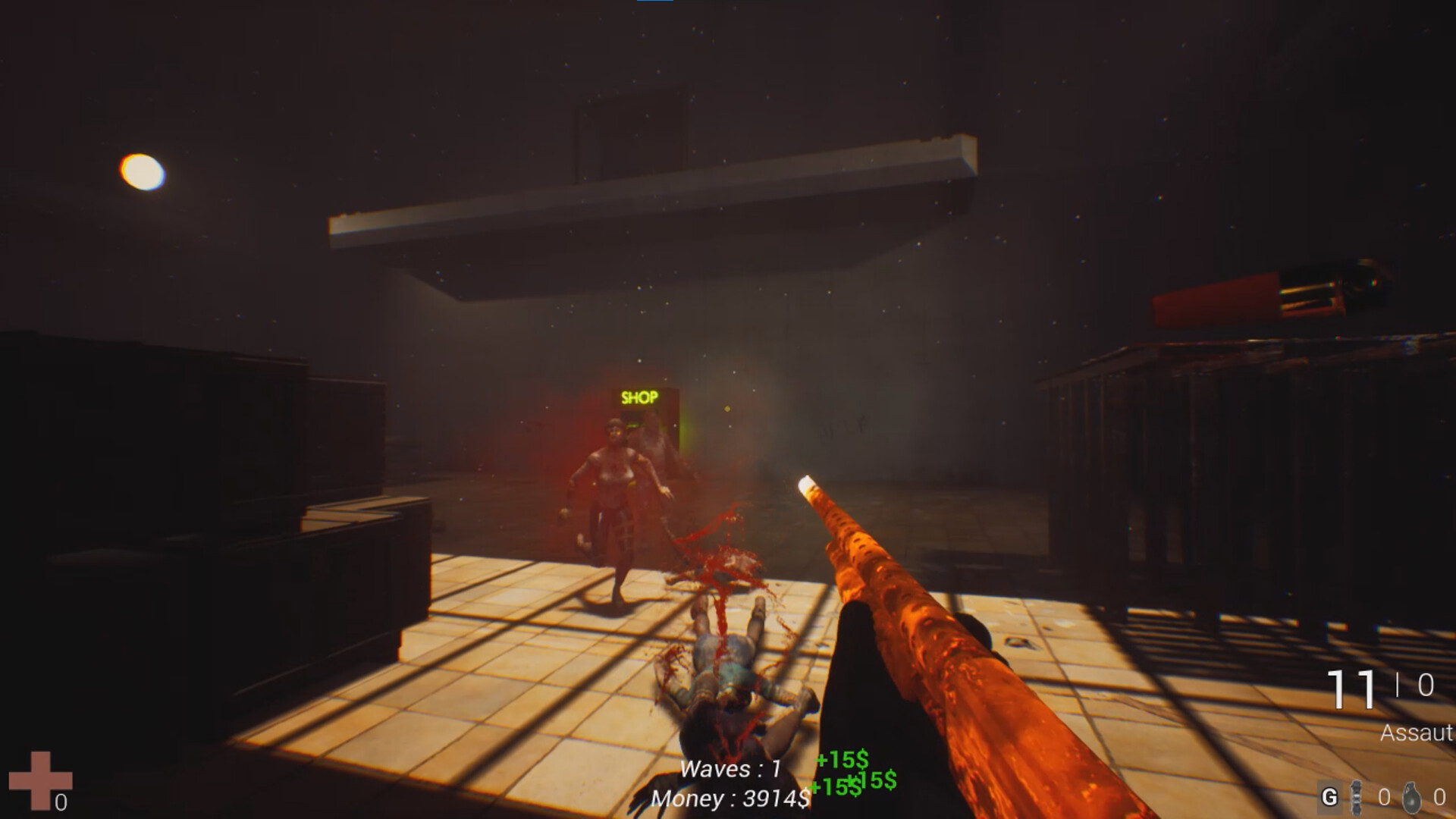The image size is (1456, 819).
Task: Click the 'G' key hint icon
Action: (1329, 796)
